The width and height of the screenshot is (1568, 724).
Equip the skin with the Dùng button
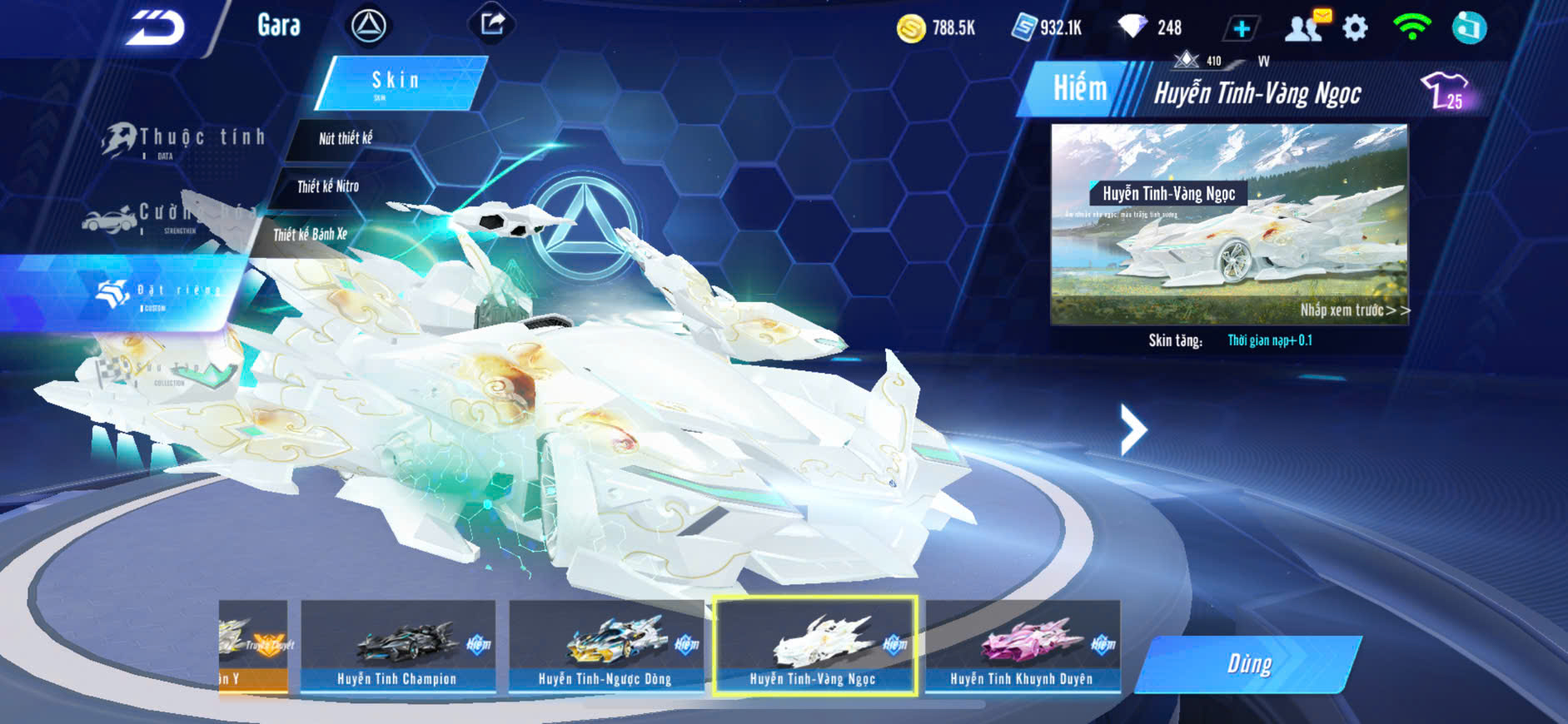point(1249,664)
